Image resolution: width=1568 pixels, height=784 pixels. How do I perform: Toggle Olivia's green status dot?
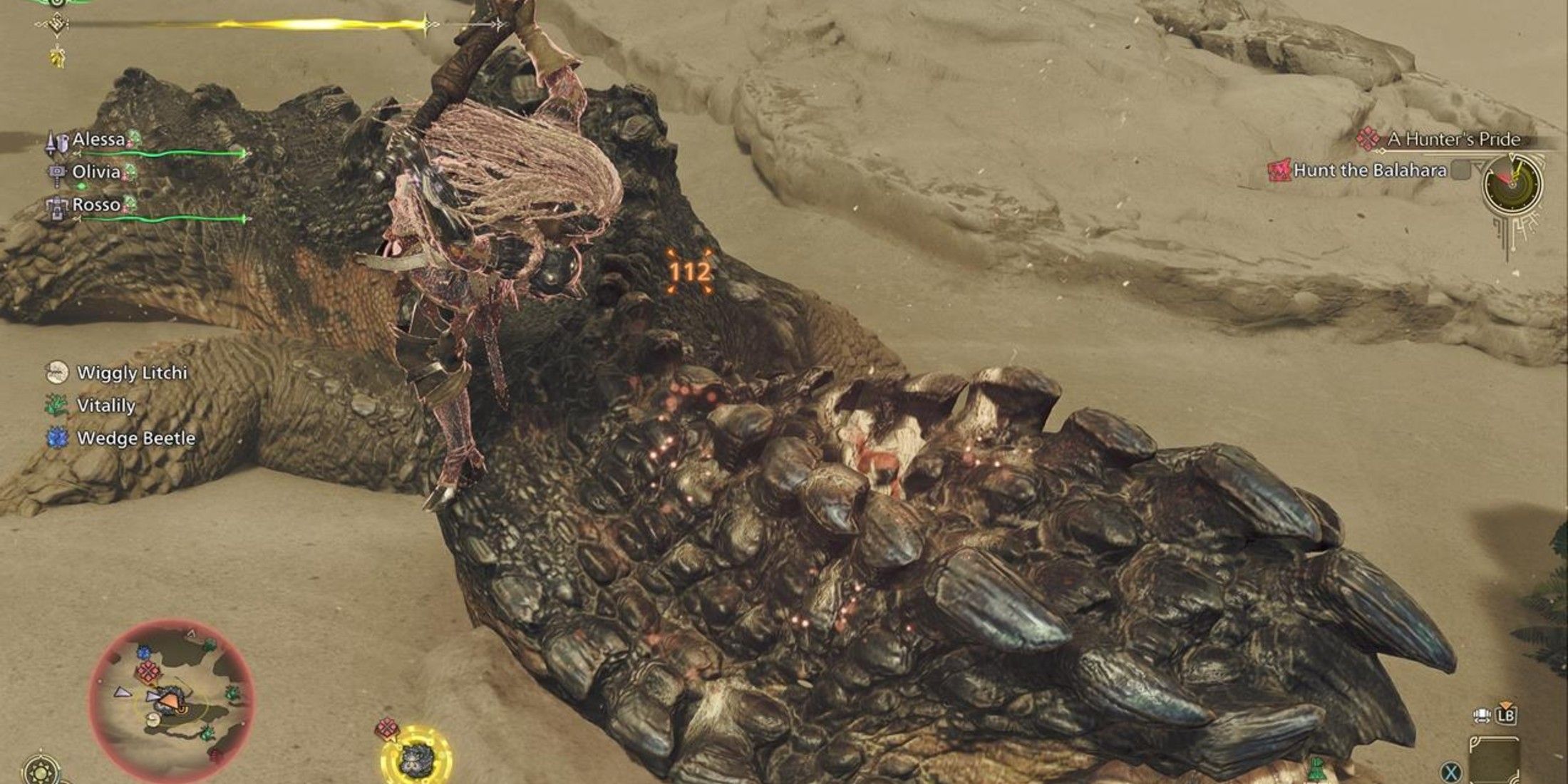point(81,187)
